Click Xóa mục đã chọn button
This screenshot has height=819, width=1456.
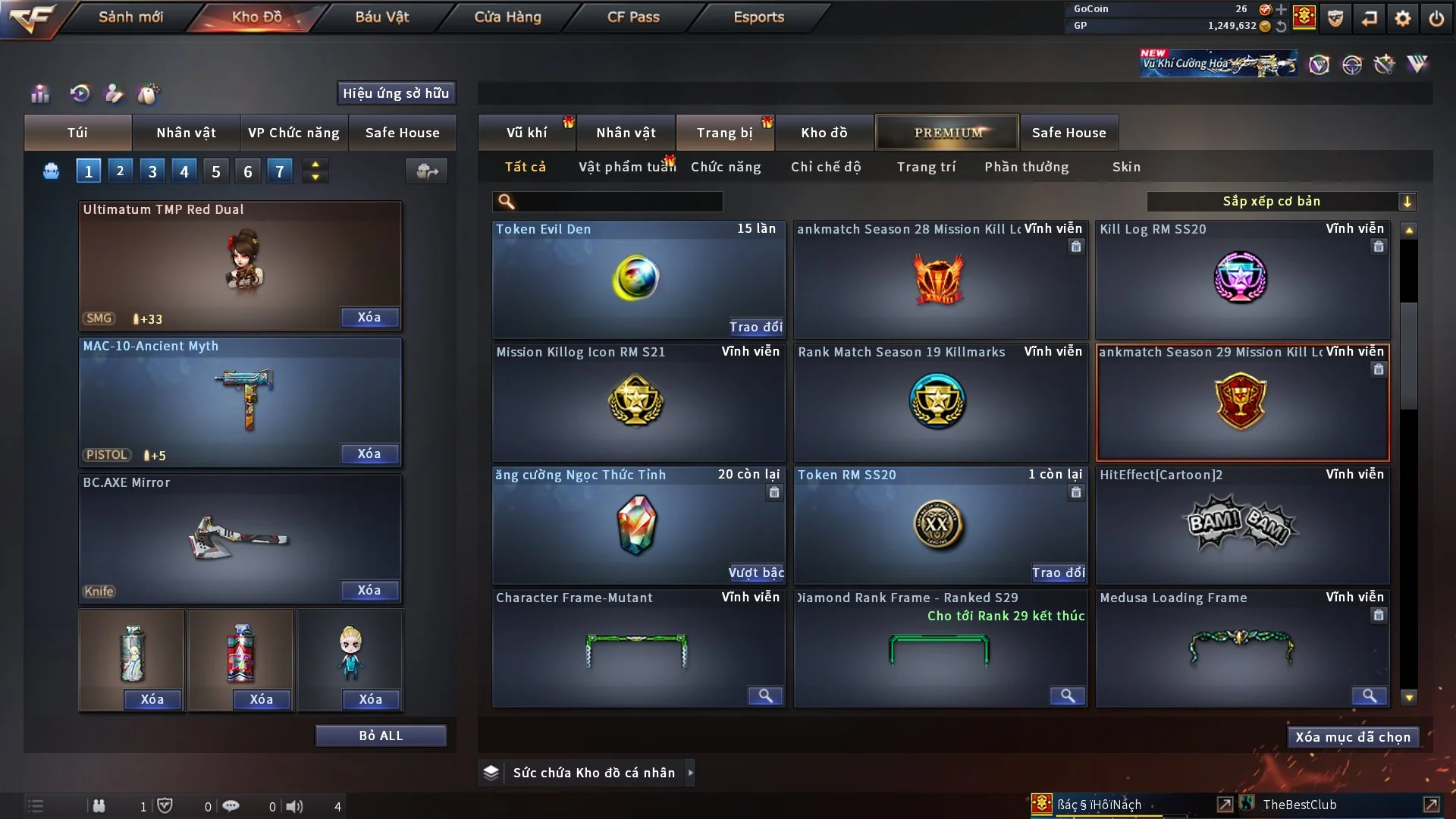[x=1353, y=736]
